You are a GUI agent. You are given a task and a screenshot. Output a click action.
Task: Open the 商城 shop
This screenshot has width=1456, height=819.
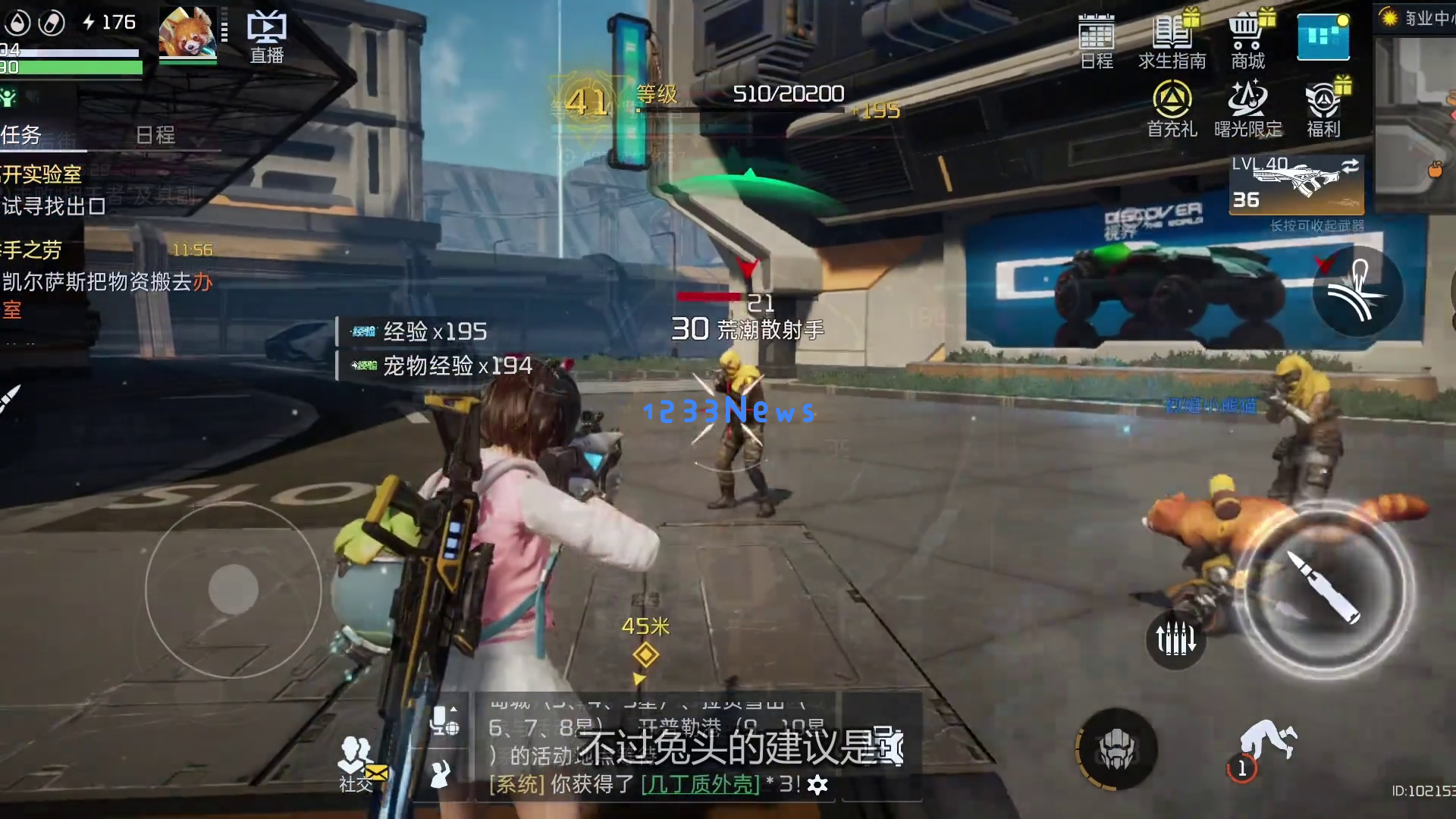point(1247,42)
